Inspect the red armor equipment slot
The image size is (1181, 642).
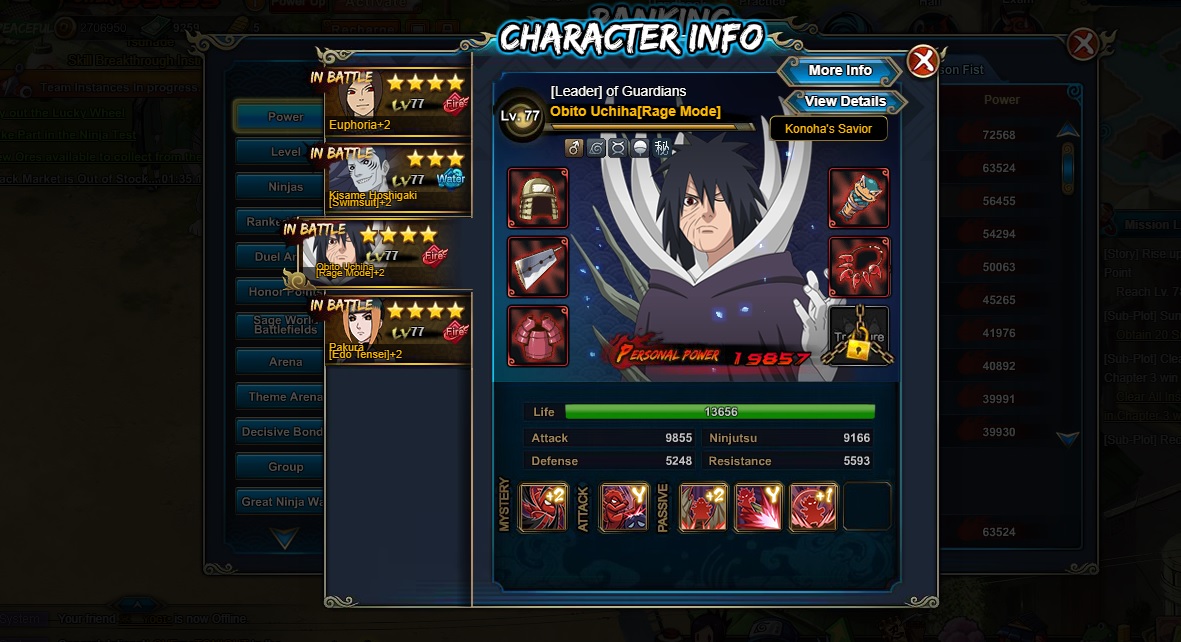538,336
